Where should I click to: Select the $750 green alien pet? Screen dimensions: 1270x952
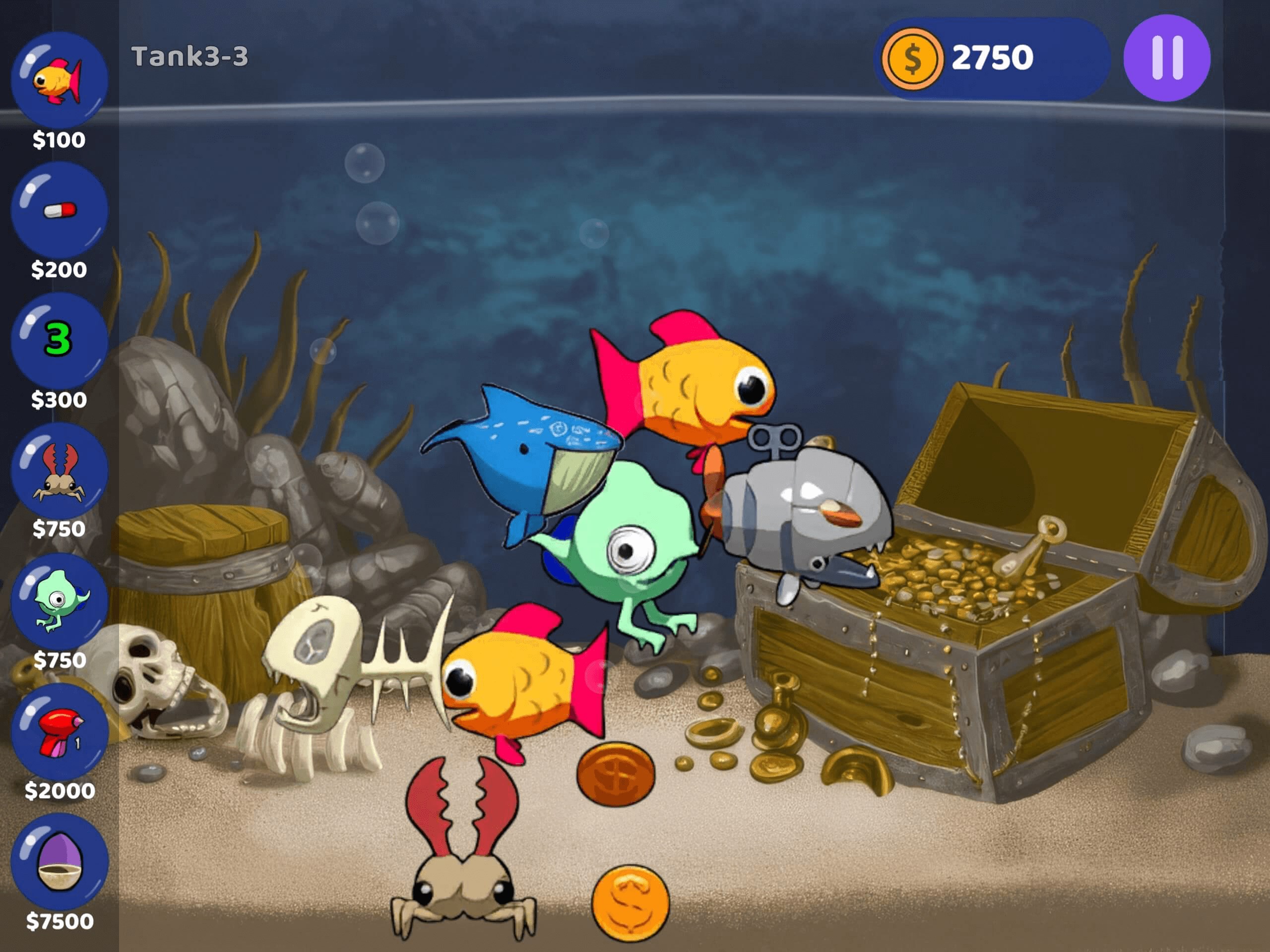59,601
